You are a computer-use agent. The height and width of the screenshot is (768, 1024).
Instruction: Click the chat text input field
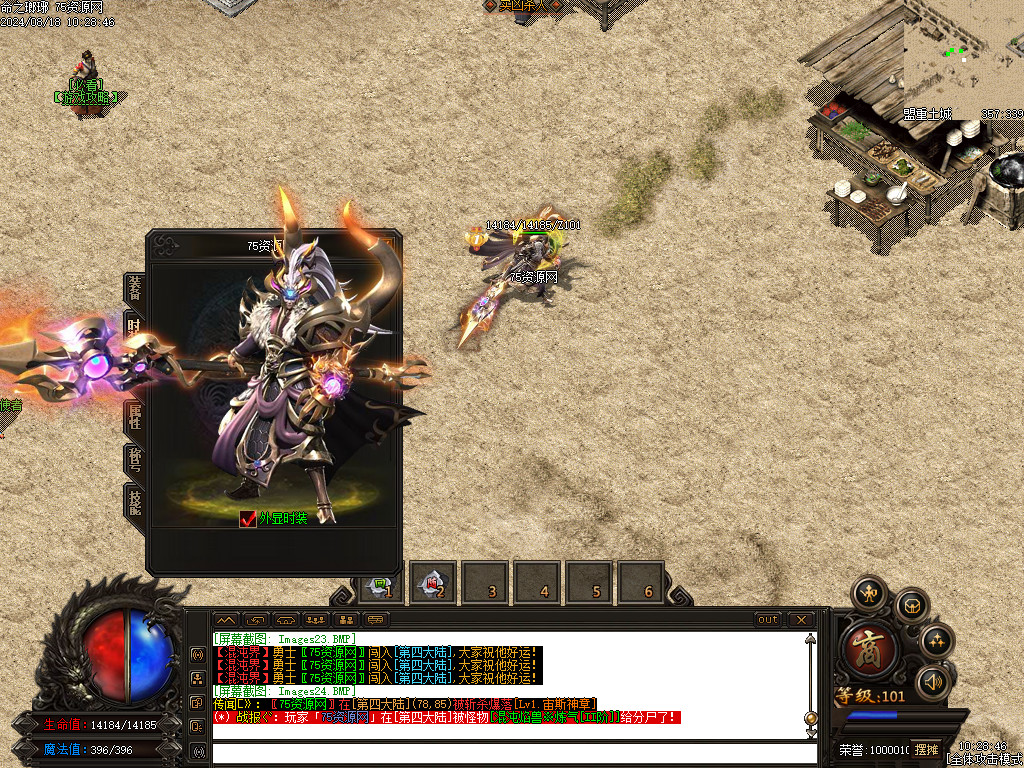[x=508, y=752]
